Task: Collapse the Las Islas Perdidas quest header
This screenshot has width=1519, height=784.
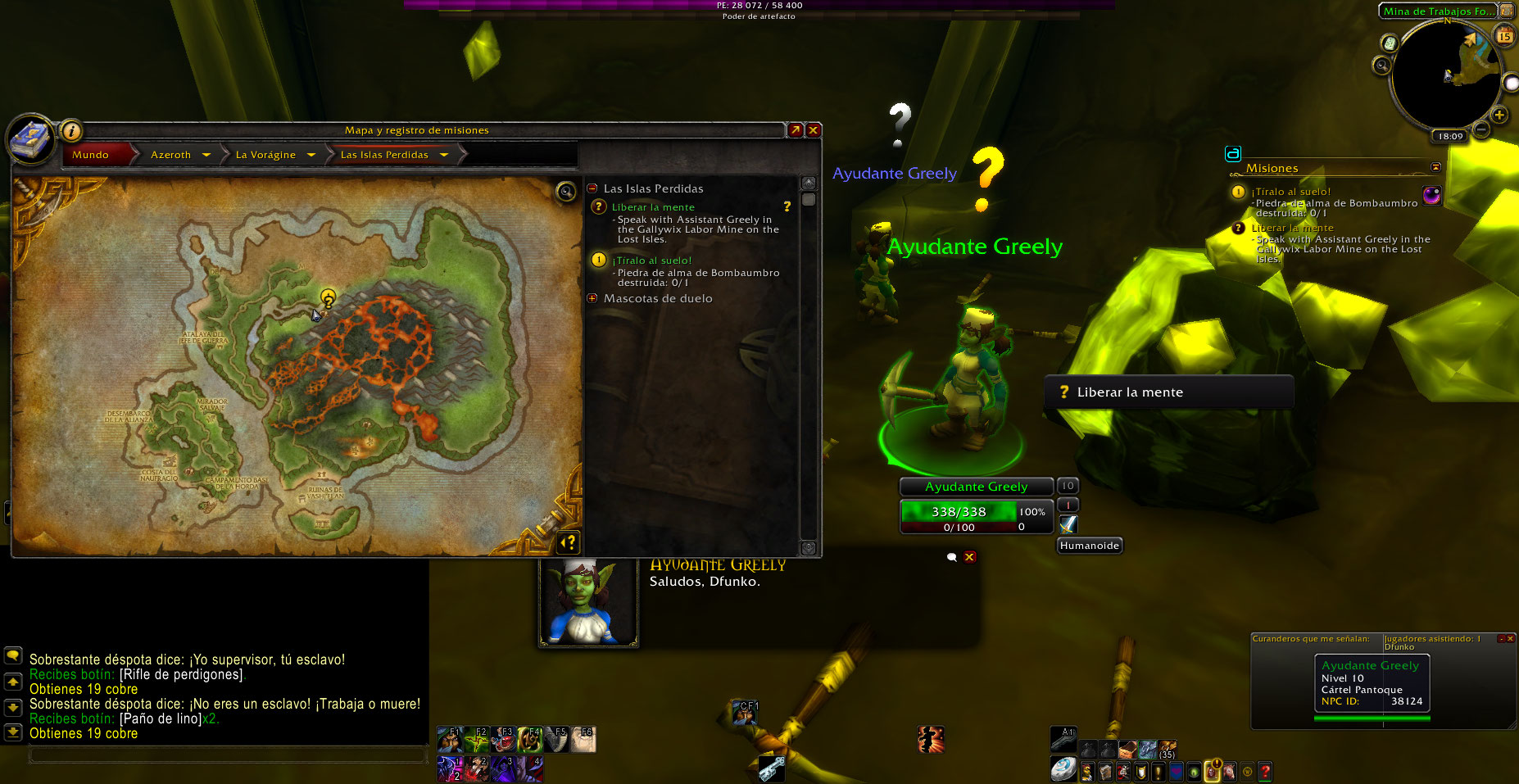Action: (x=592, y=188)
